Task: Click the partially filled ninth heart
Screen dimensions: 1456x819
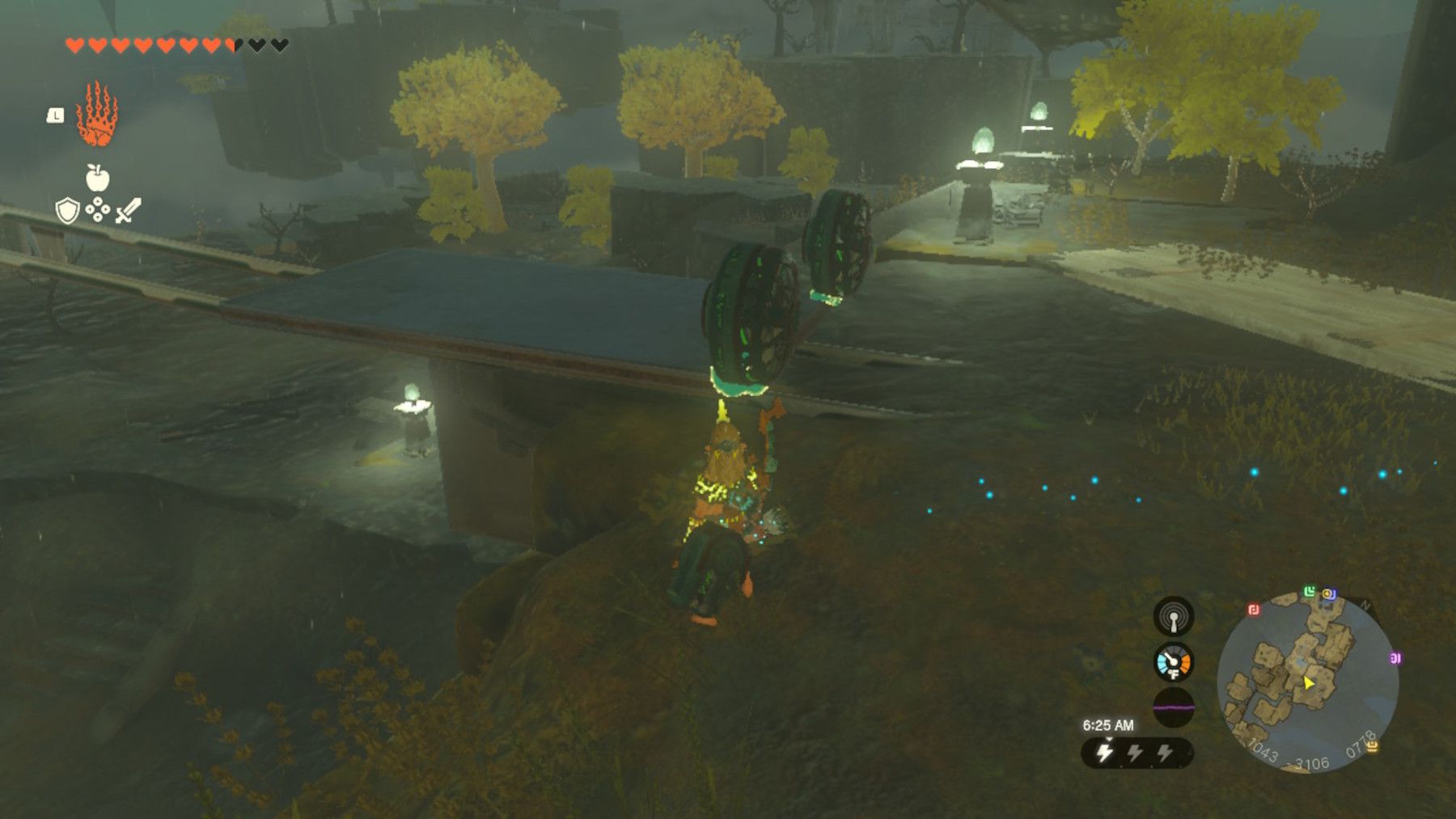Action: (x=232, y=45)
